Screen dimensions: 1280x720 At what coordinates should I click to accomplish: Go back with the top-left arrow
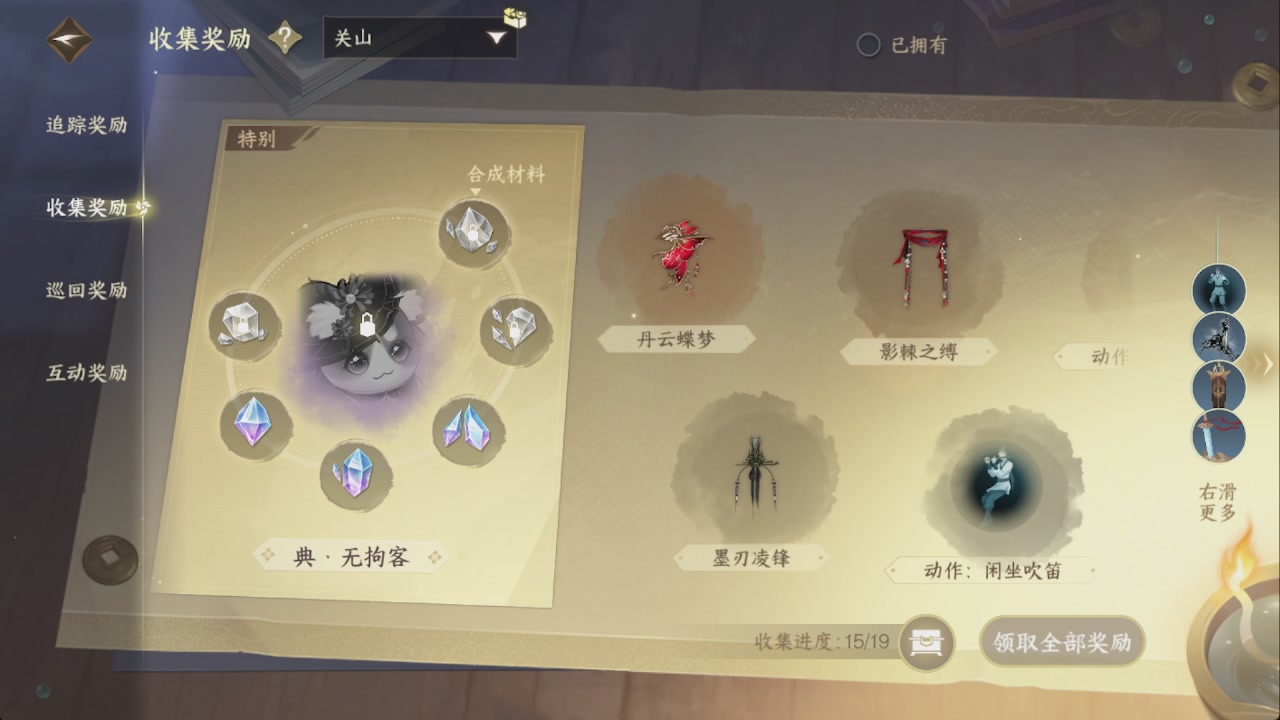[68, 40]
